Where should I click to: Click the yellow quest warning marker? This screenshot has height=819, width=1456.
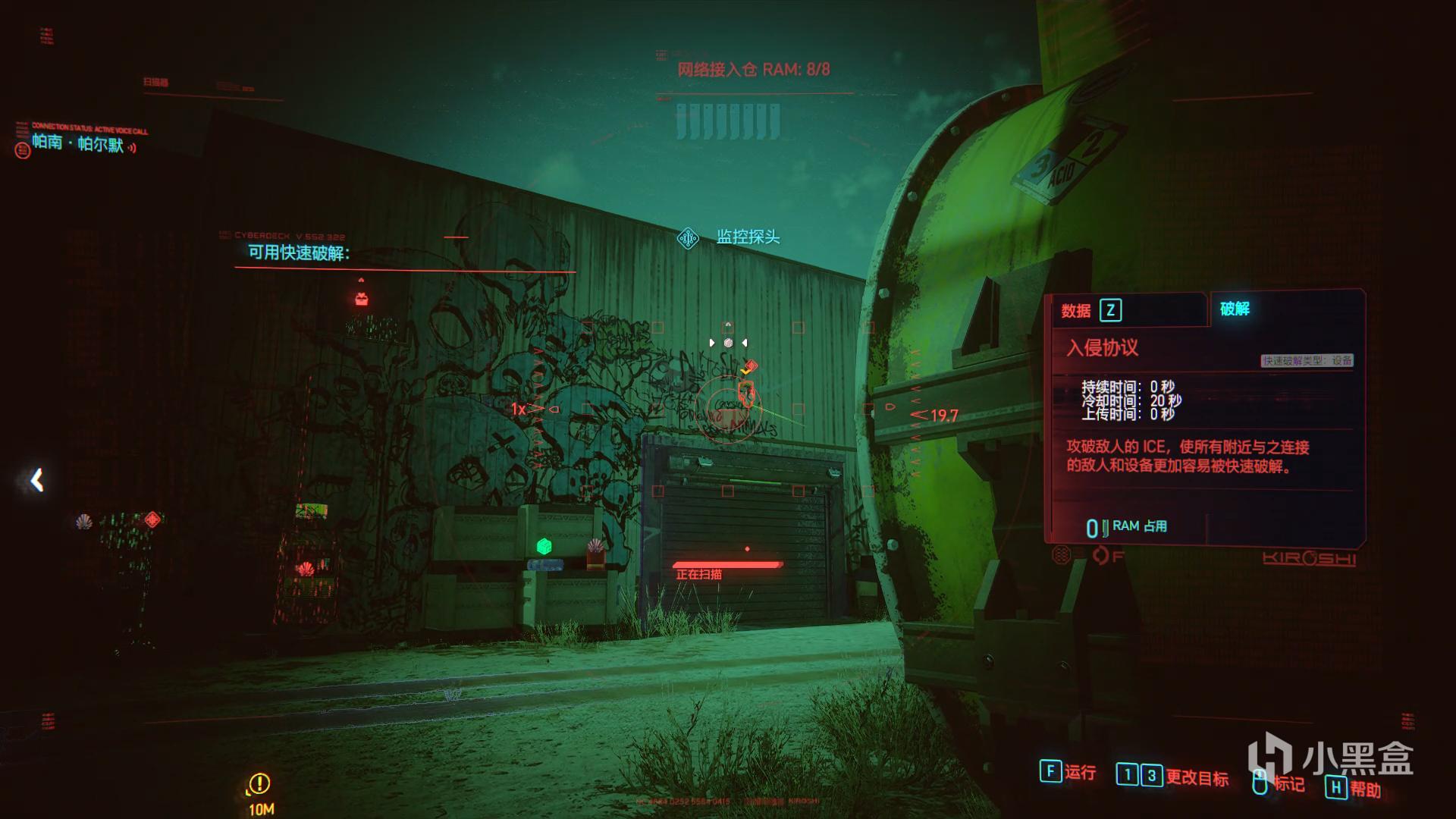(x=259, y=783)
